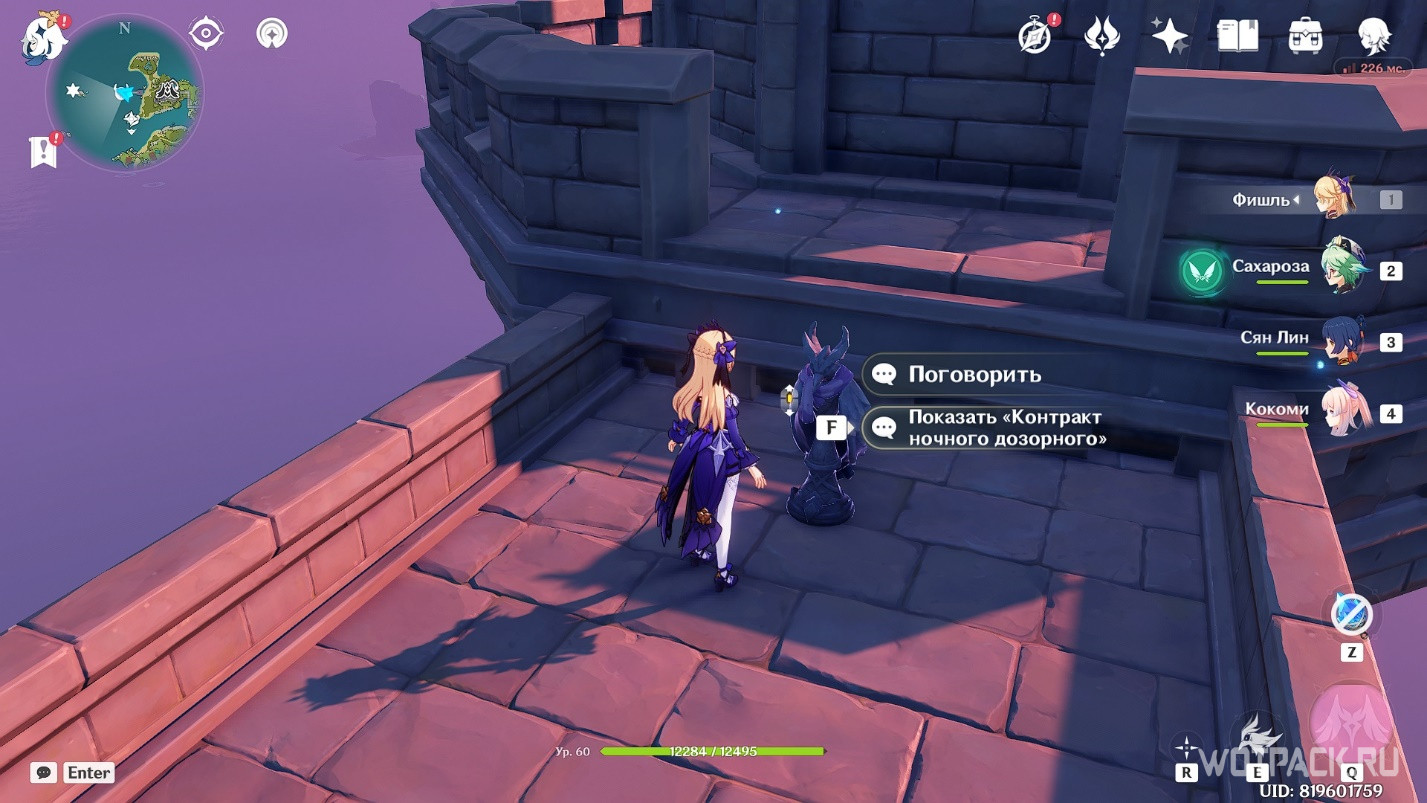1427x803 pixels.
Task: Open the bookmark notice icon with alert
Action: point(44,150)
